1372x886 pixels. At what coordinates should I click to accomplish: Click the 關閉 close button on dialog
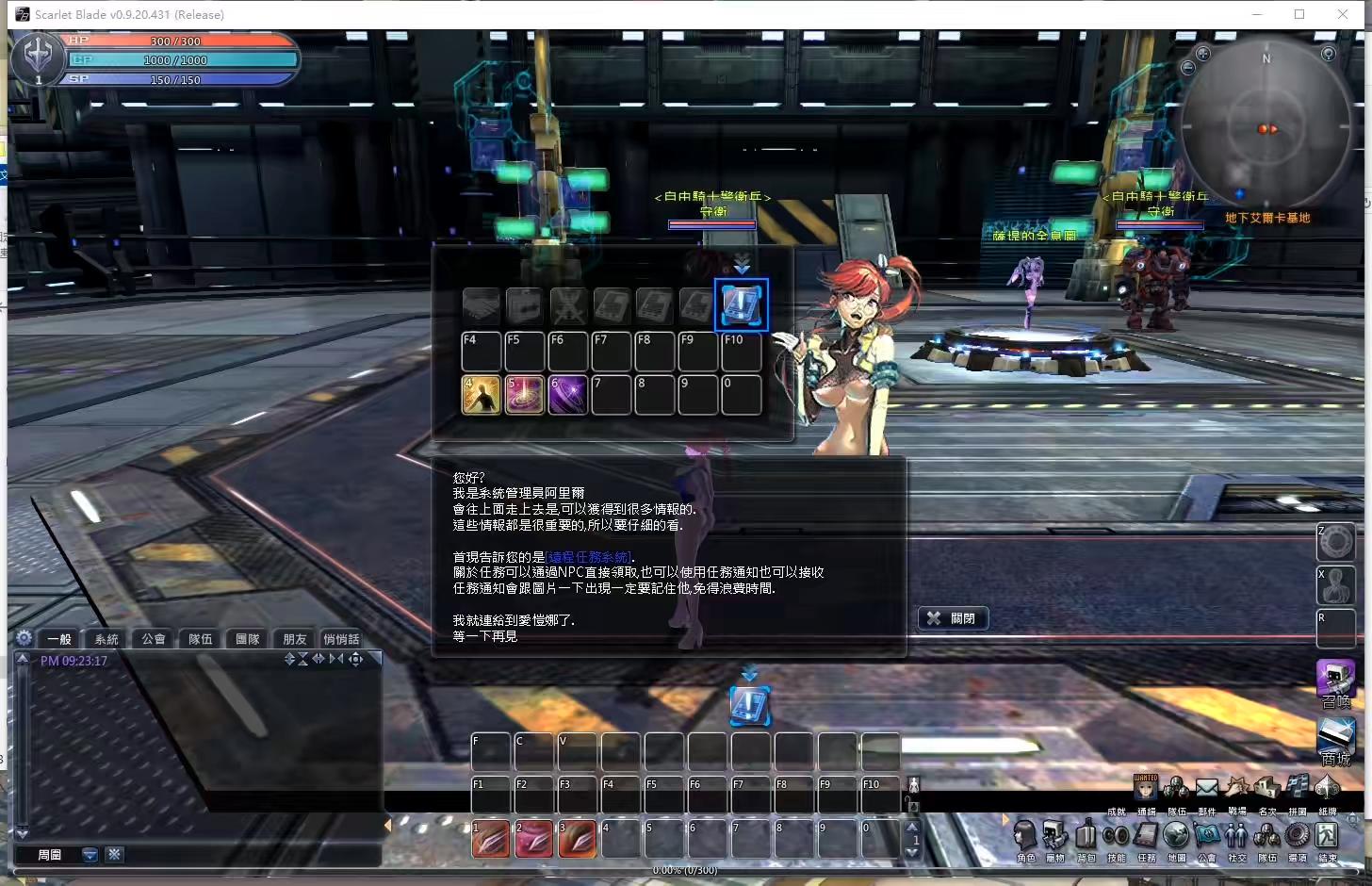point(953,617)
